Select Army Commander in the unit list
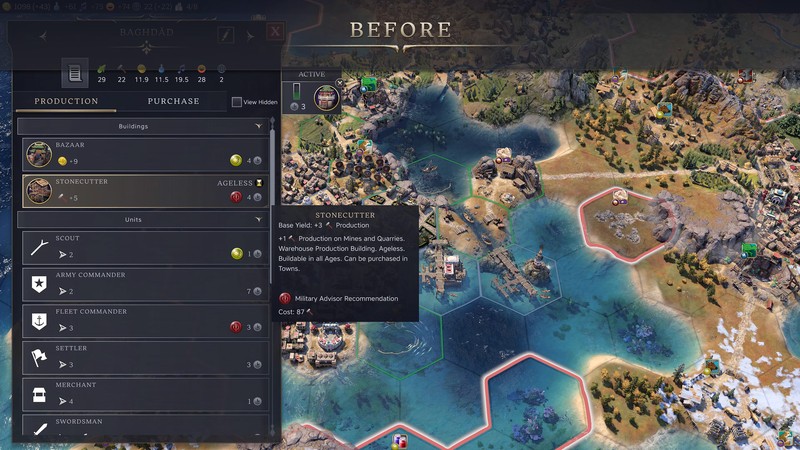Viewport: 800px width, 450px height. point(145,285)
